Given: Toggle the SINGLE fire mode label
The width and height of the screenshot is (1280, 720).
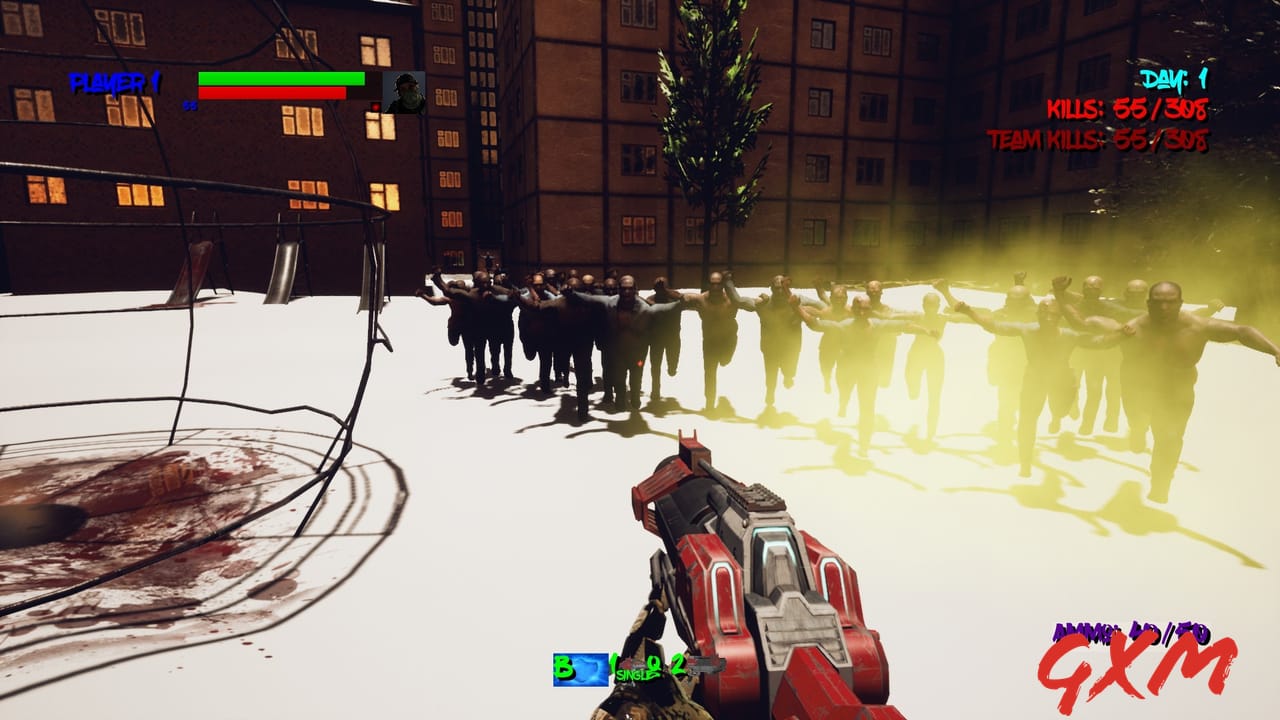Looking at the screenshot, I should (638, 676).
